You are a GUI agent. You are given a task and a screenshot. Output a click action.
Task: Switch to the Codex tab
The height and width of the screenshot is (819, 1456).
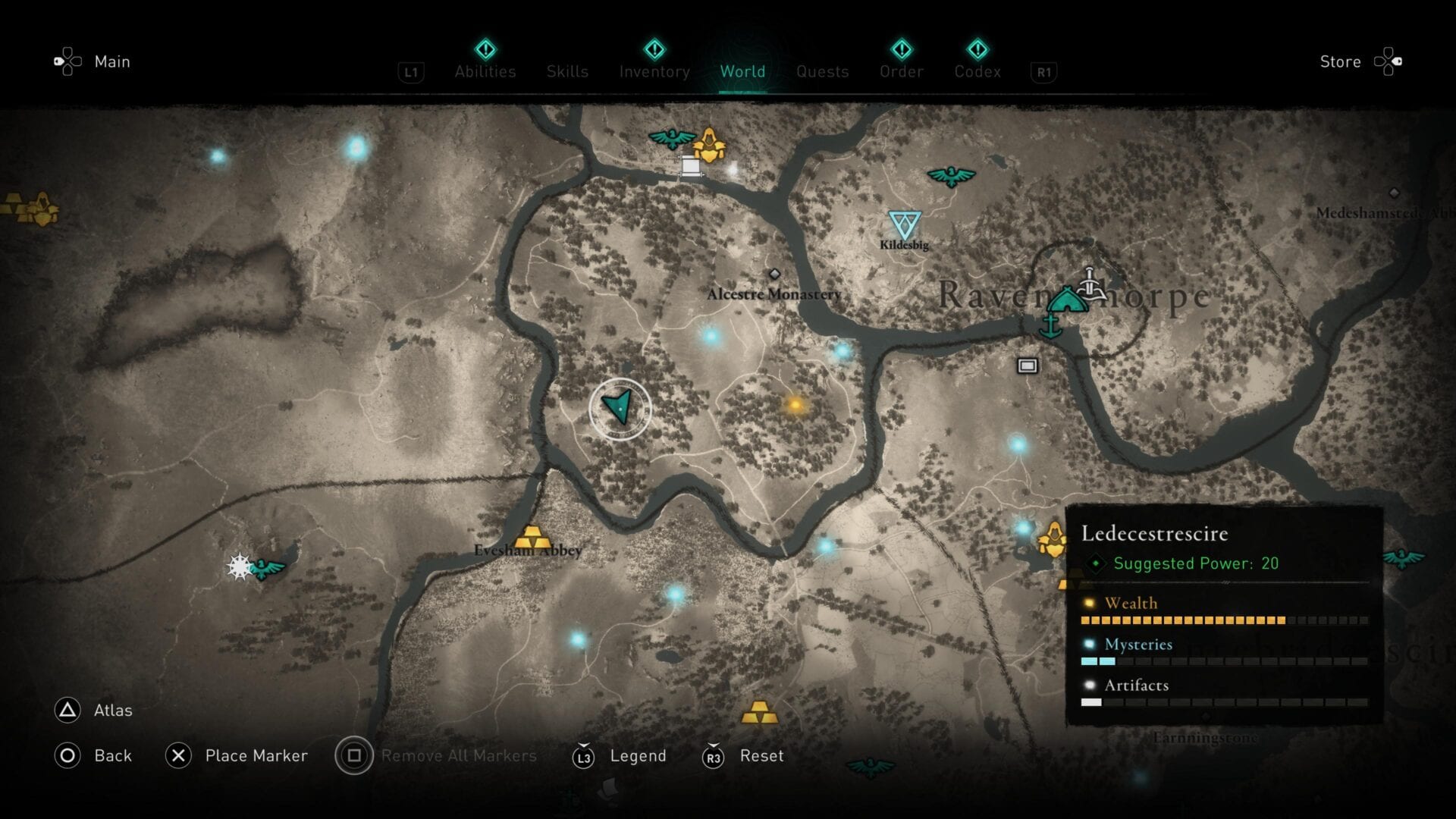977,71
